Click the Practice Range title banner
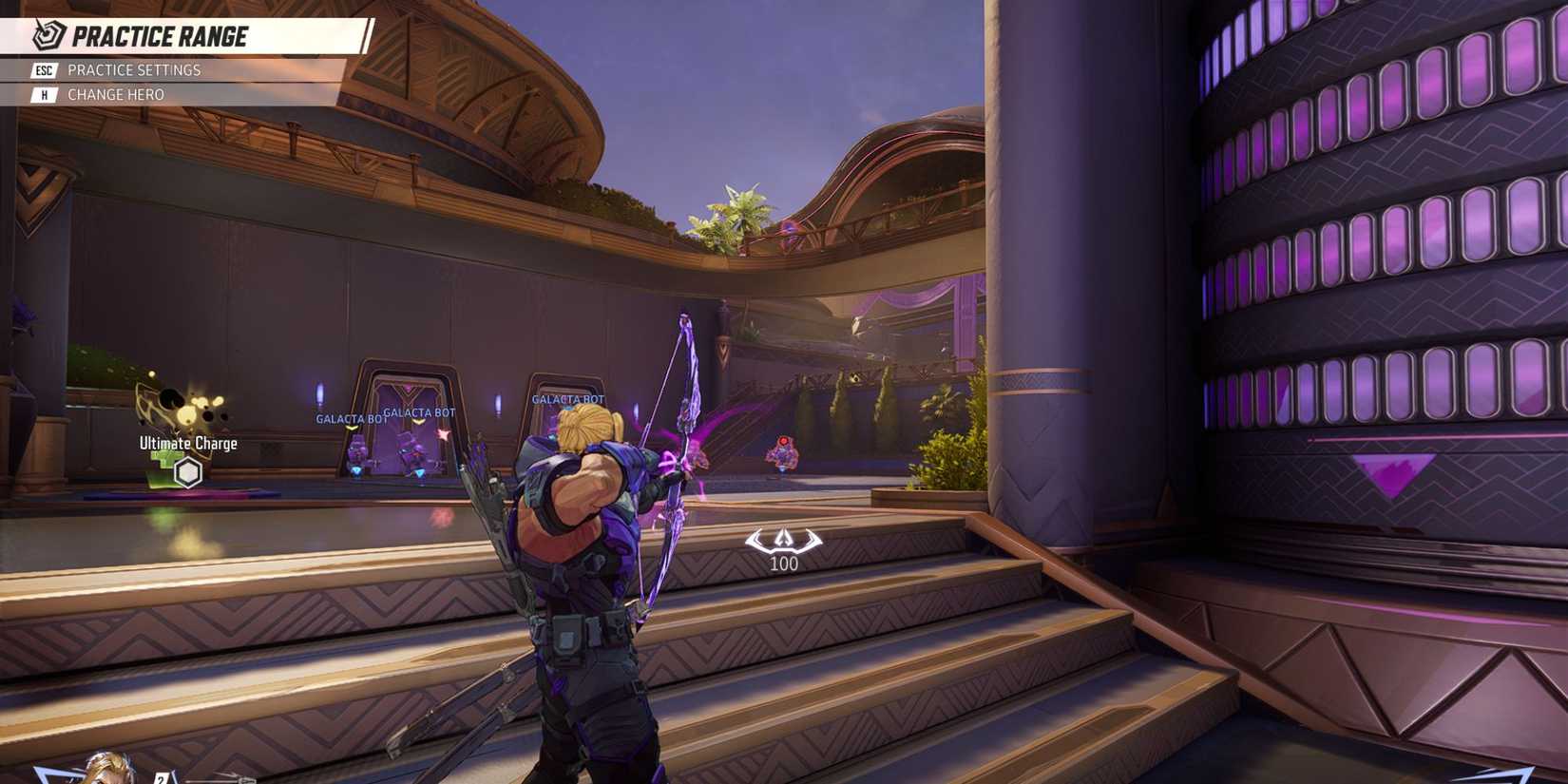Image resolution: width=1568 pixels, height=784 pixels. [x=162, y=38]
